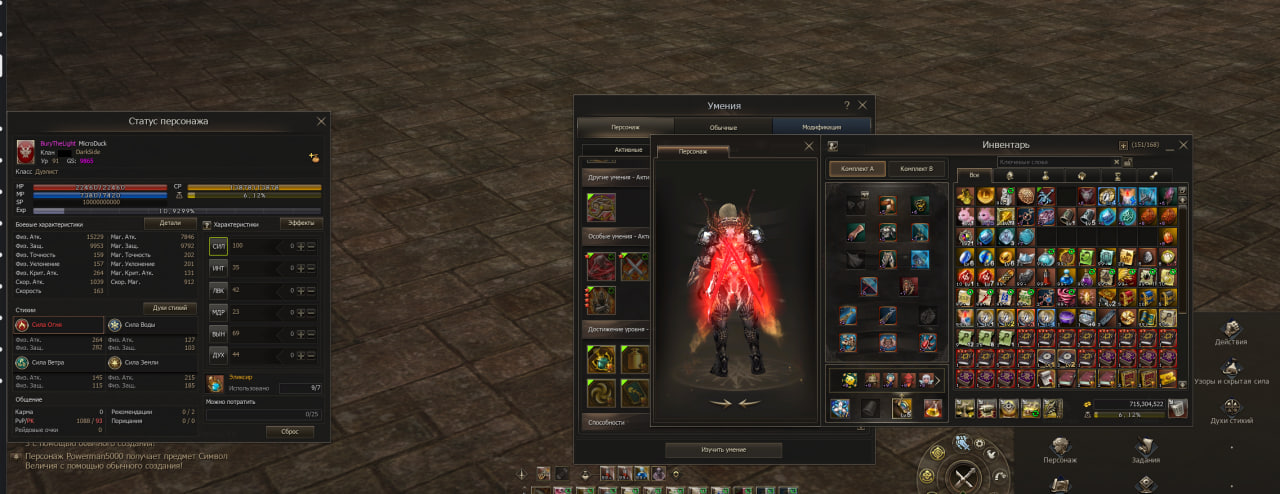This screenshot has height=494, width=1280.
Task: Close the character preview panel
Action: coord(809,146)
